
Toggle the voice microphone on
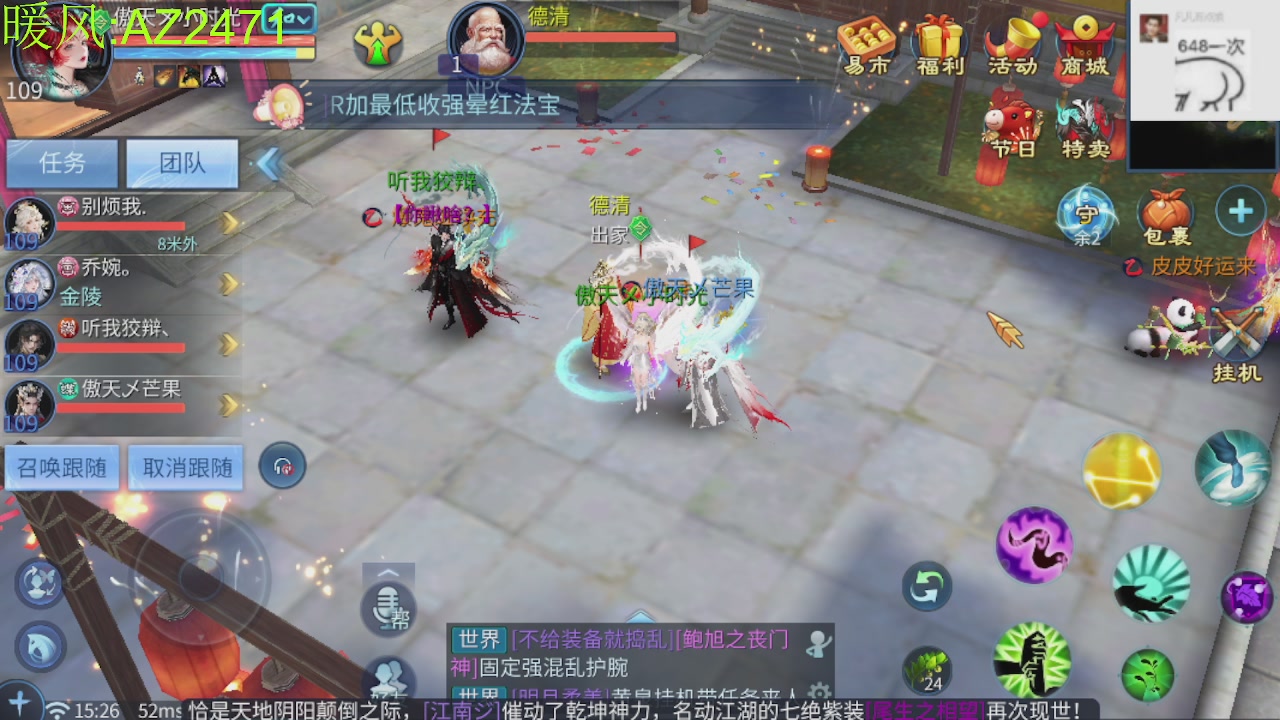point(388,605)
